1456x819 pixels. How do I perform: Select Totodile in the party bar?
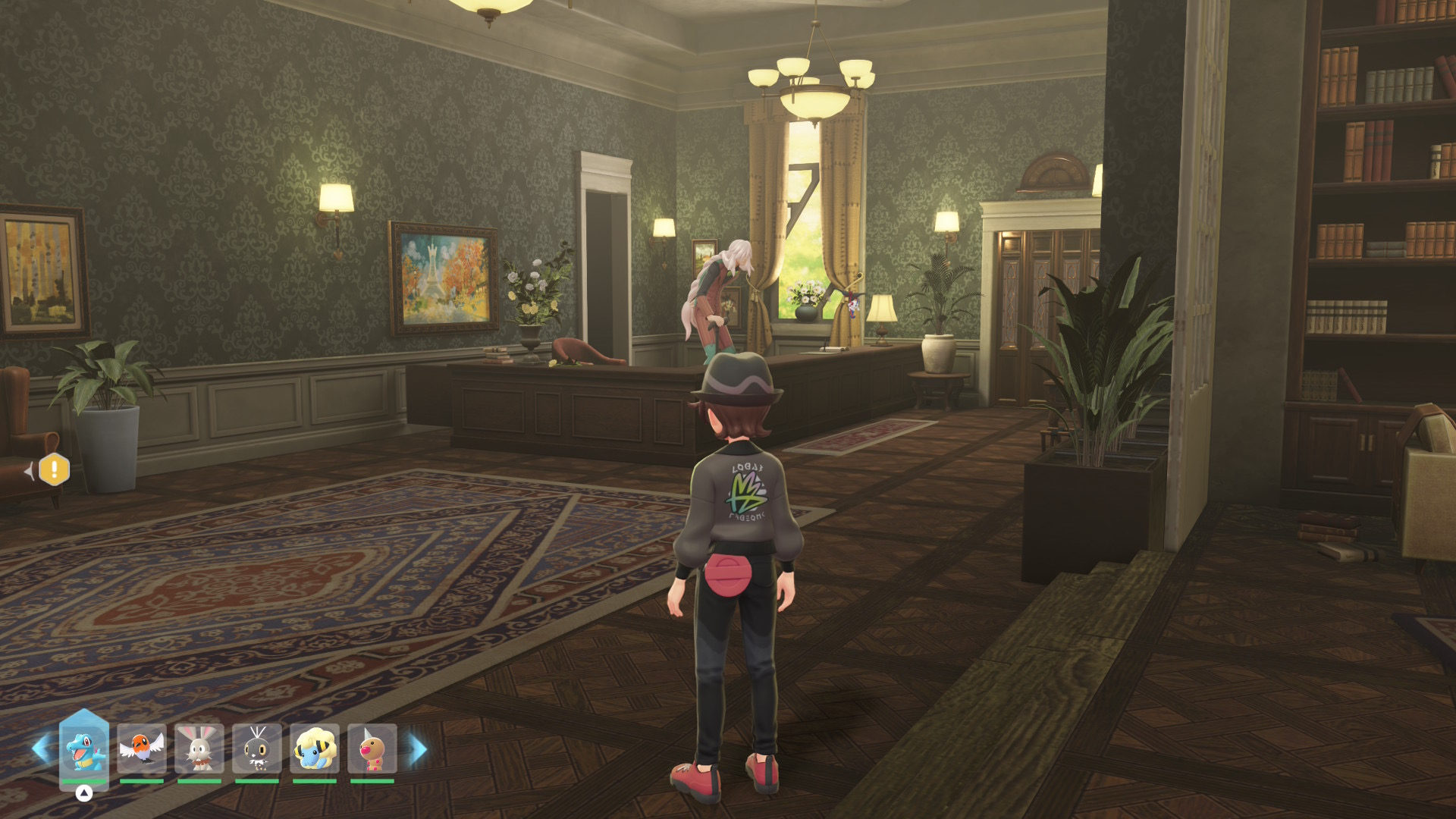click(84, 748)
